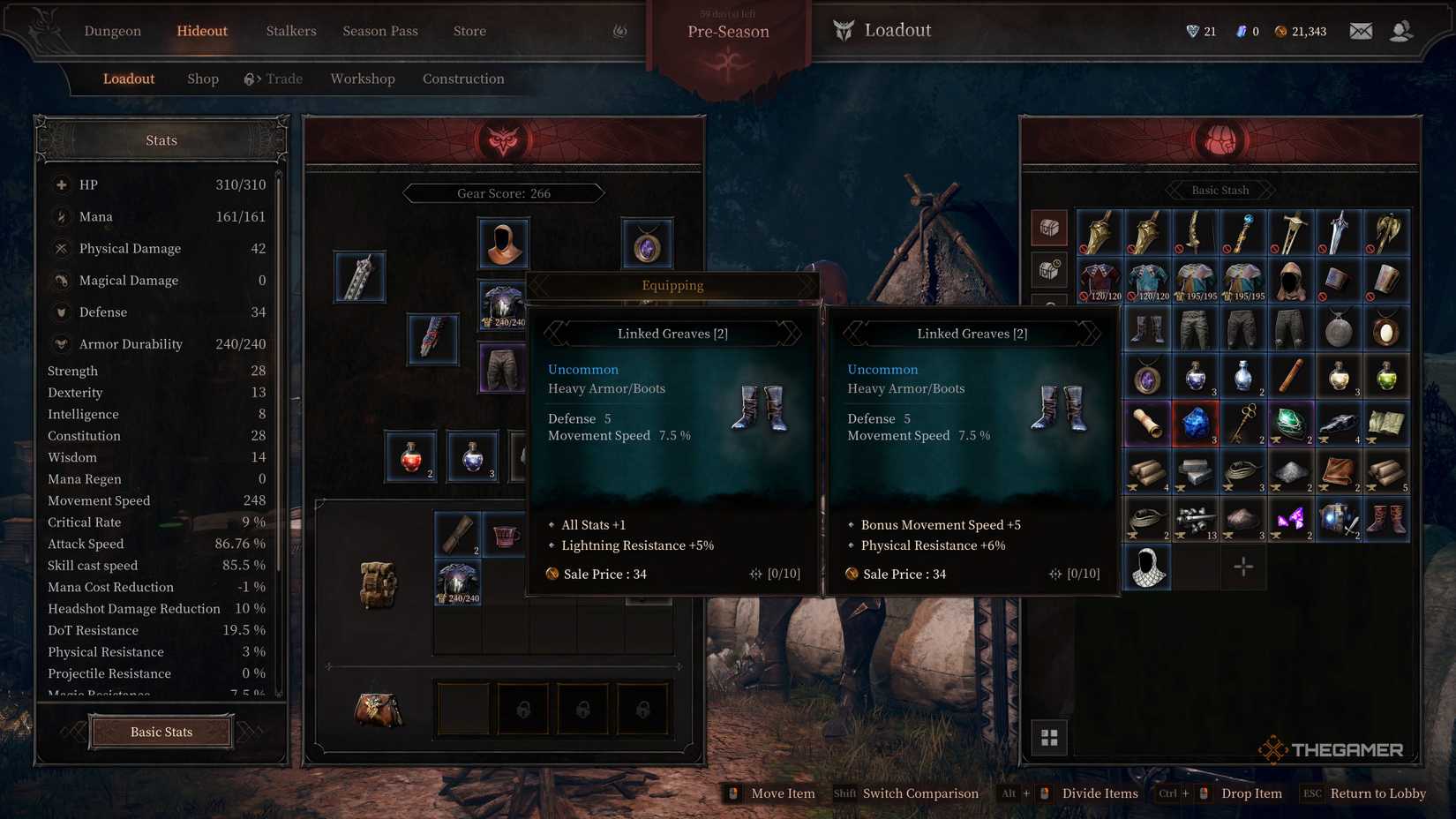Select the equipped purple amulet slot
Viewport: 1456px width, 819px height.
647,244
